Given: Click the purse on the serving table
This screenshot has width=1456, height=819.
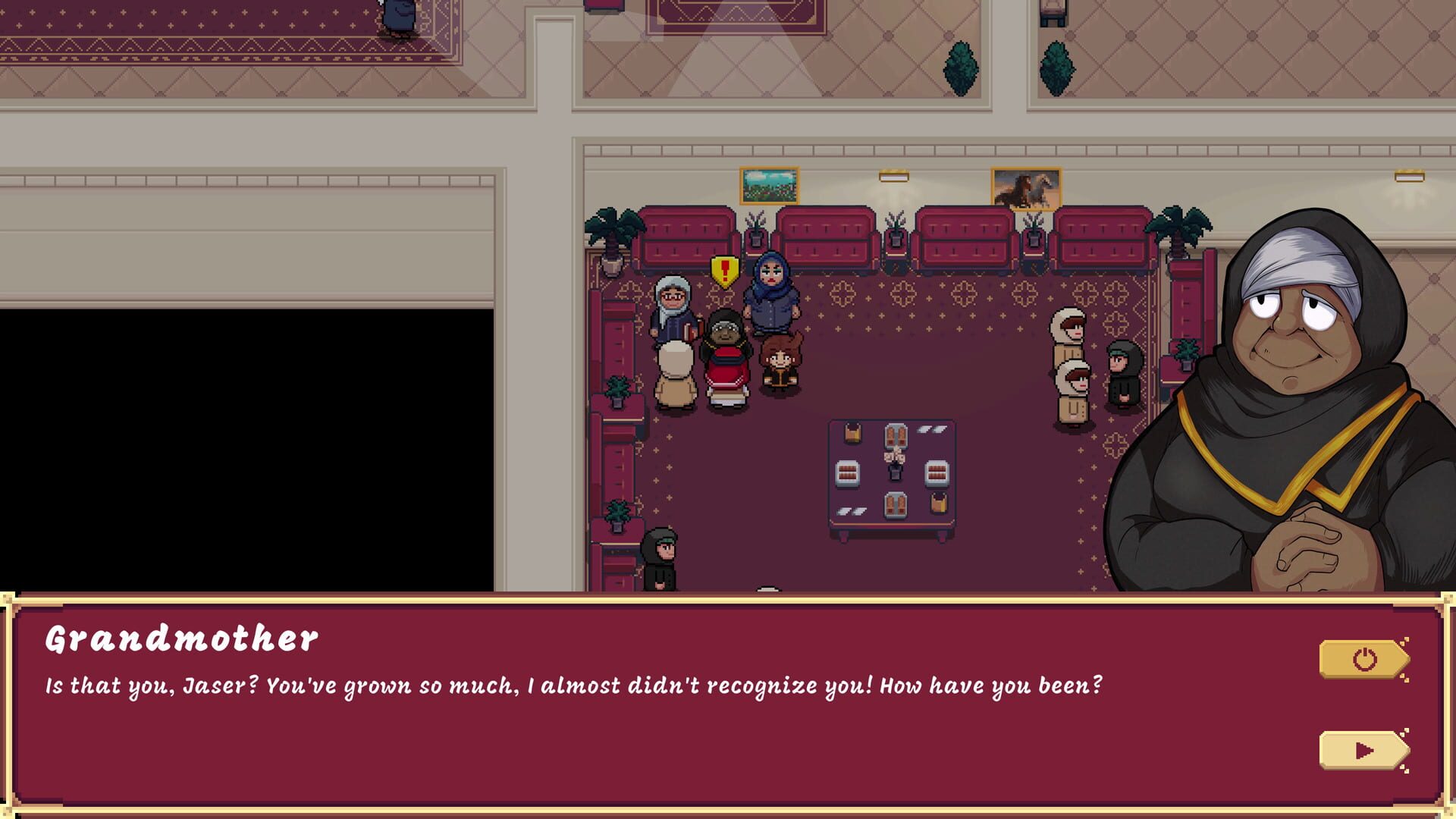Looking at the screenshot, I should click(x=853, y=432).
